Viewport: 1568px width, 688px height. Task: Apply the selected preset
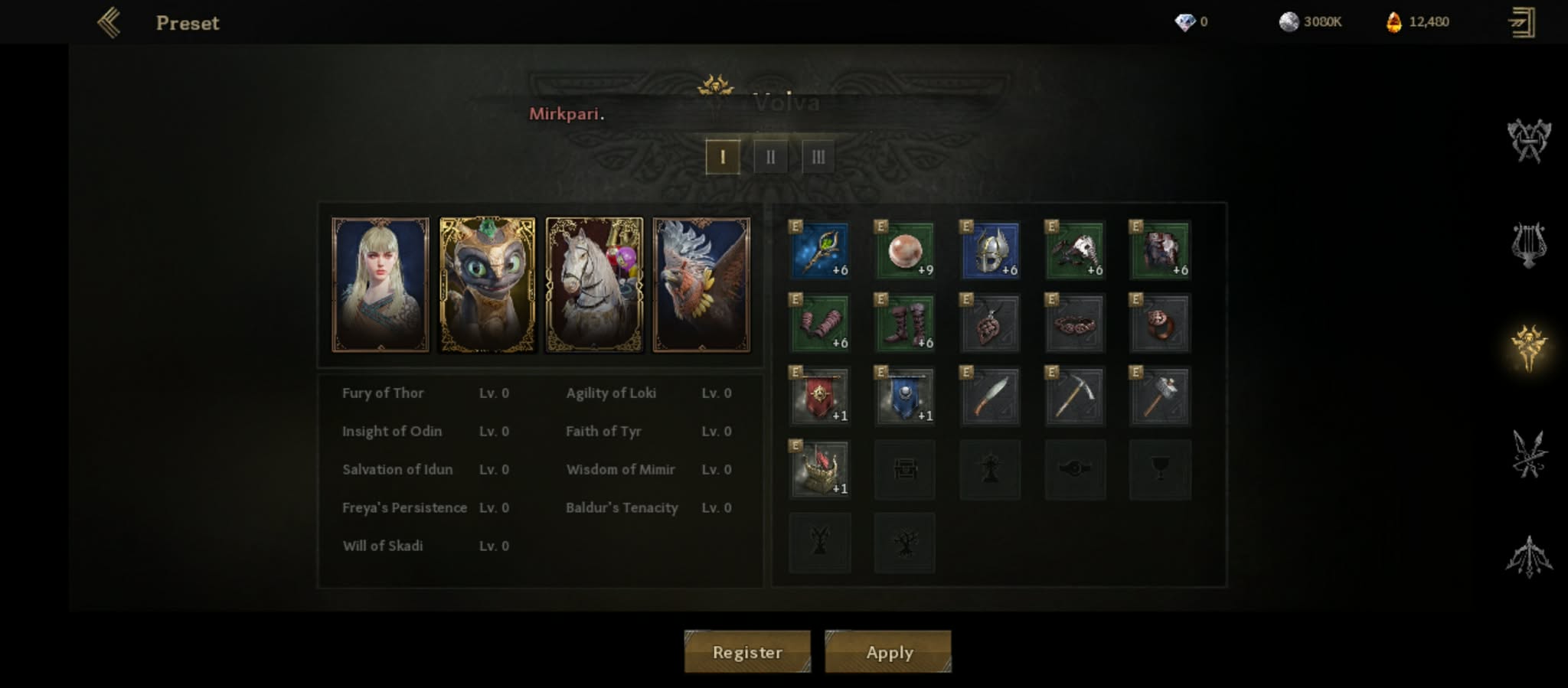coord(888,652)
